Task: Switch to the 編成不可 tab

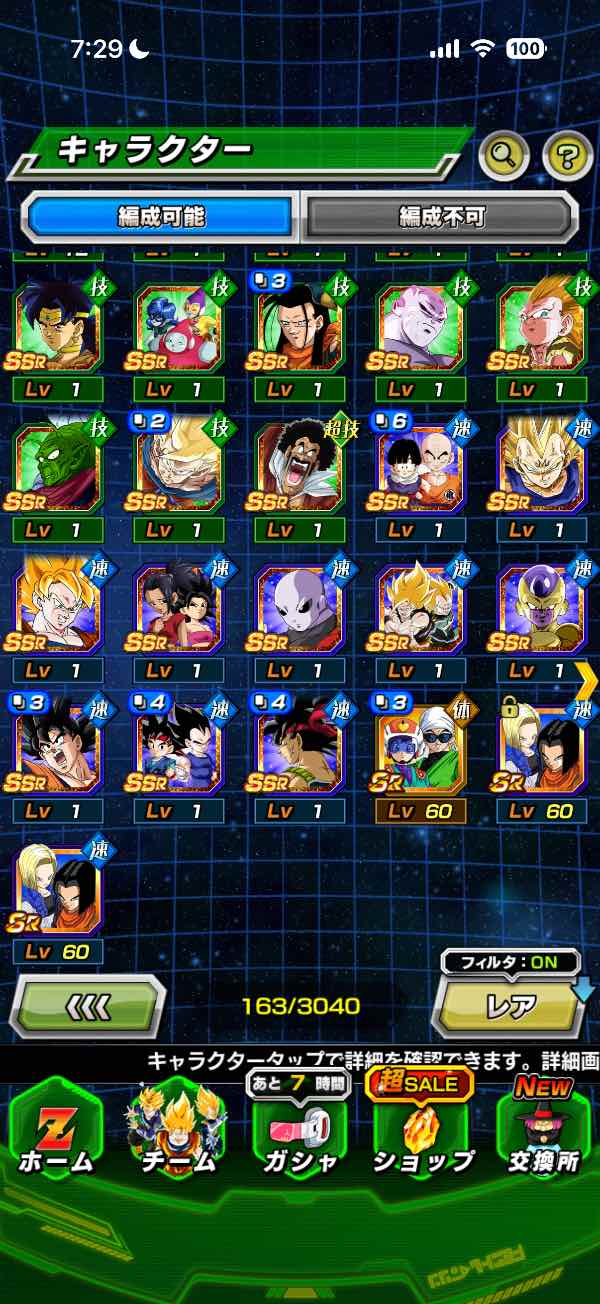Action: (x=440, y=216)
